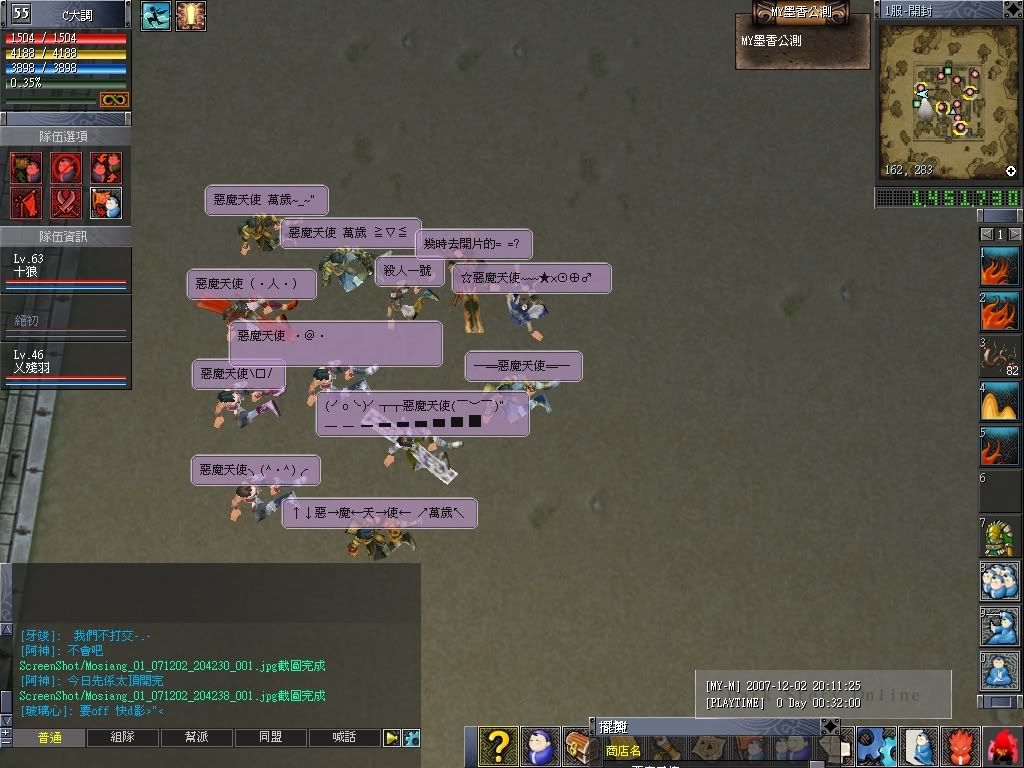Select the 同盟 alliance chat tab

coord(270,738)
